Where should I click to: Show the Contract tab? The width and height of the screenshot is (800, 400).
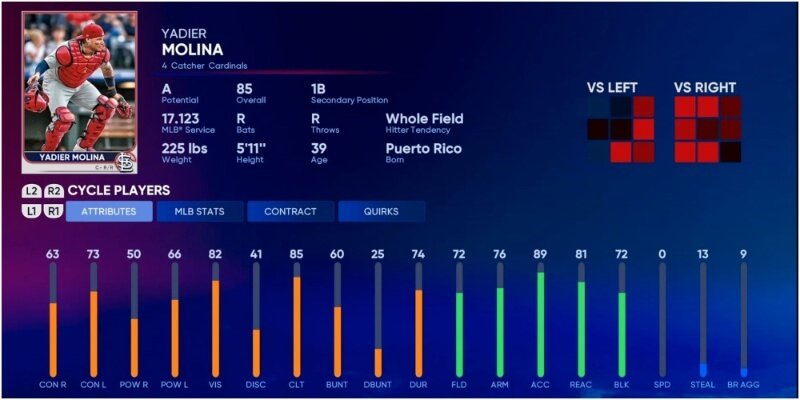(x=290, y=212)
